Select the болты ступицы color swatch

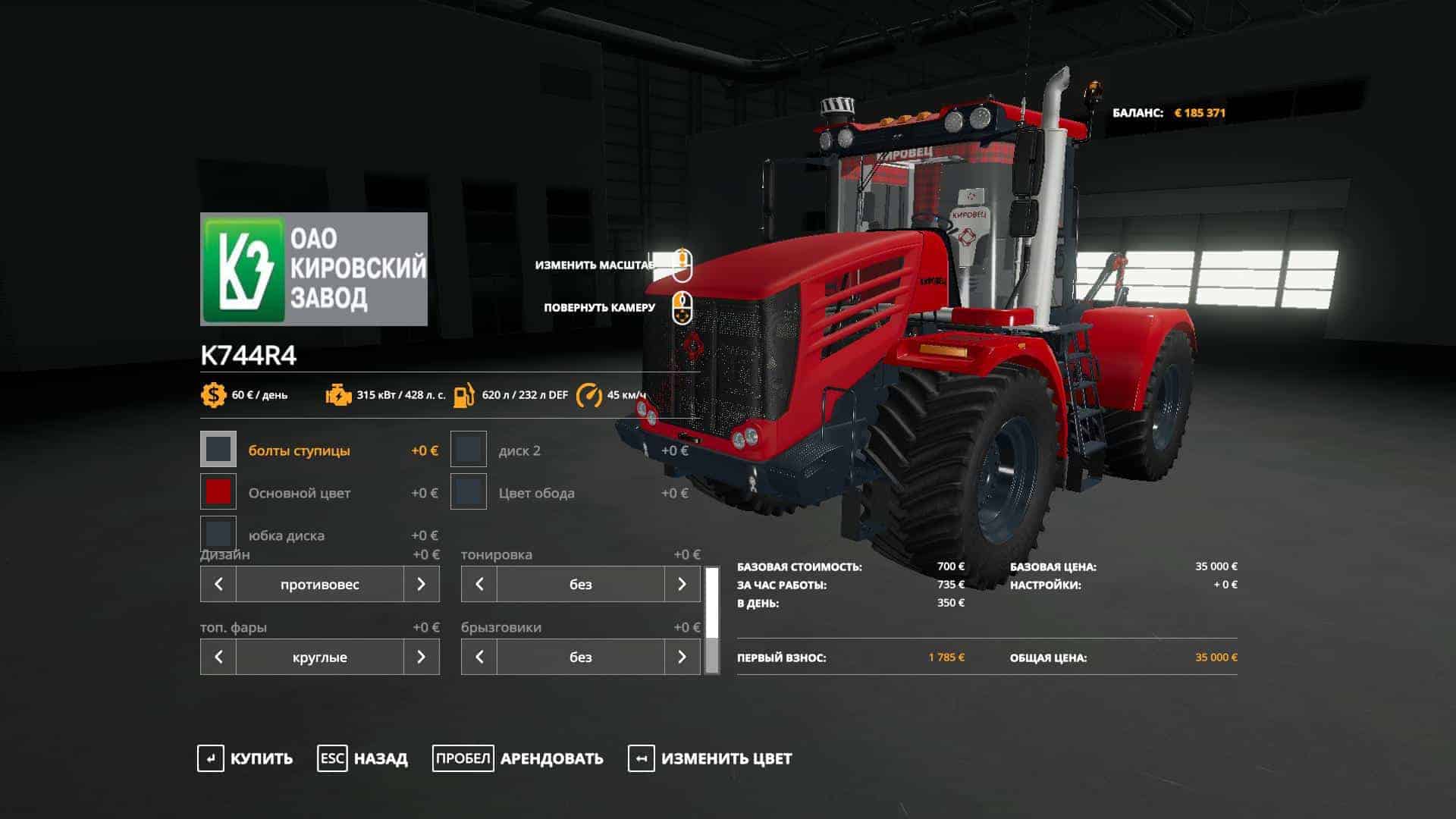pyautogui.click(x=218, y=450)
